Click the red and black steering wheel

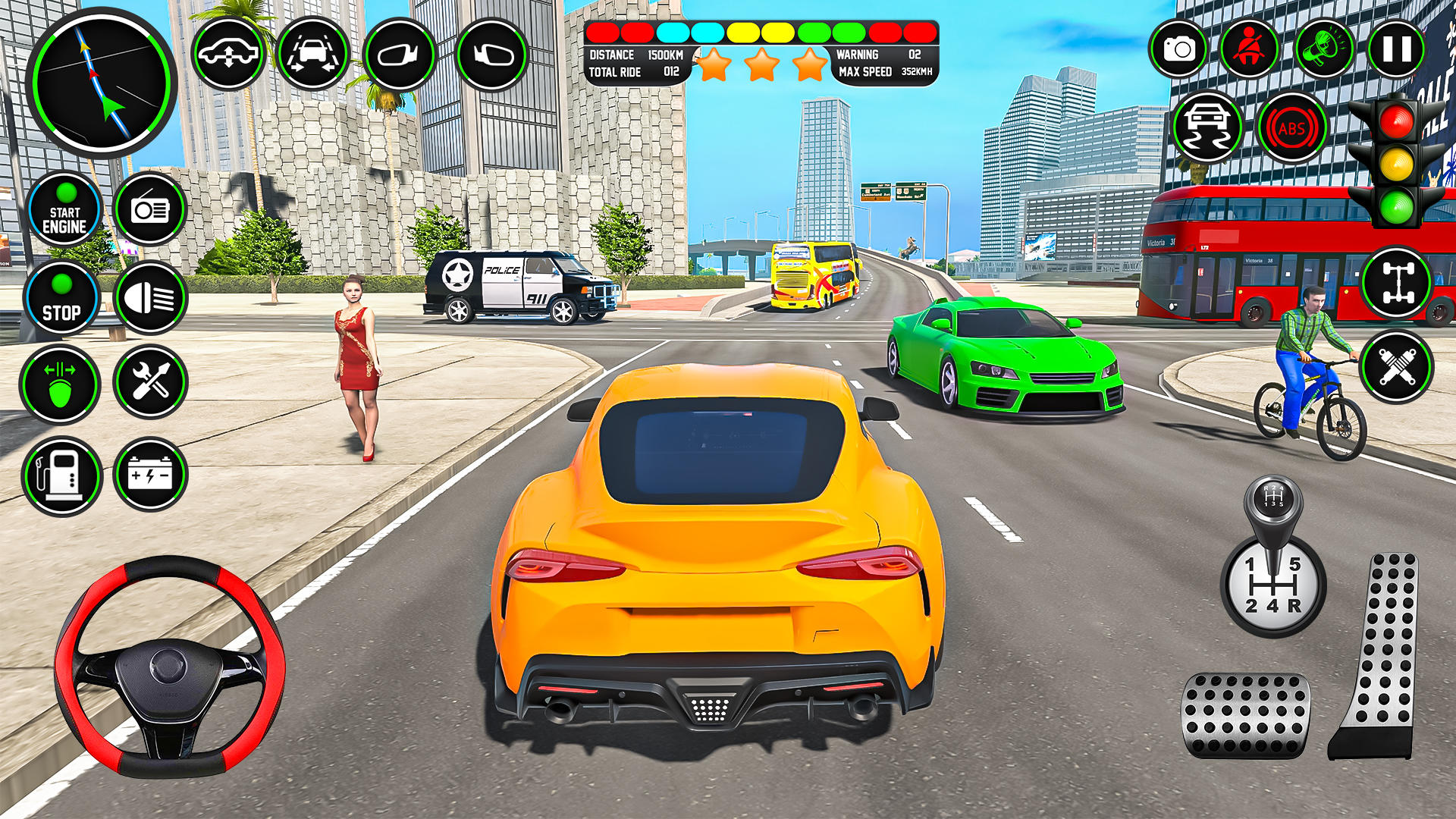169,667
